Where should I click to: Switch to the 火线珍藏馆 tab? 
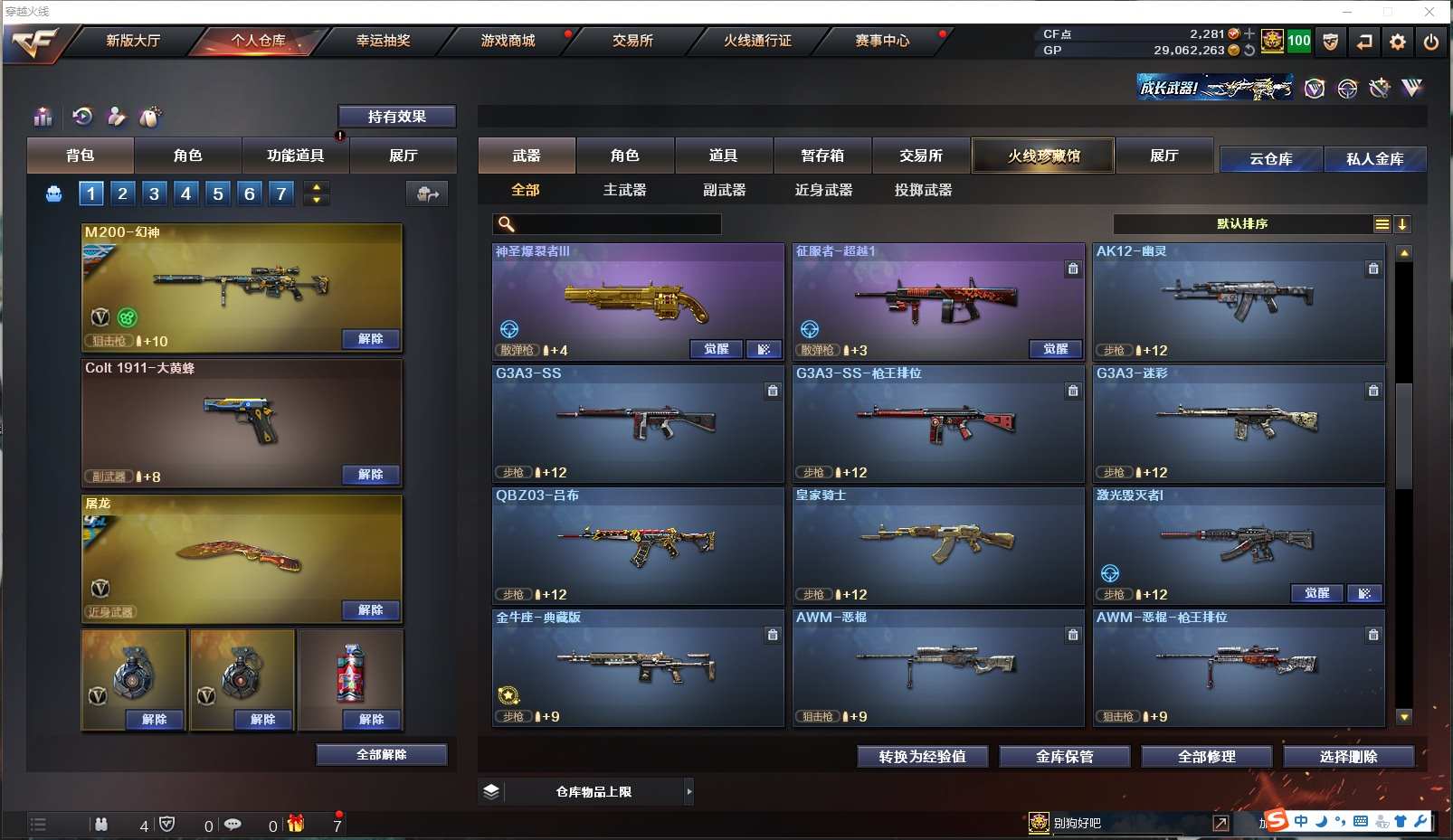pyautogui.click(x=1043, y=156)
